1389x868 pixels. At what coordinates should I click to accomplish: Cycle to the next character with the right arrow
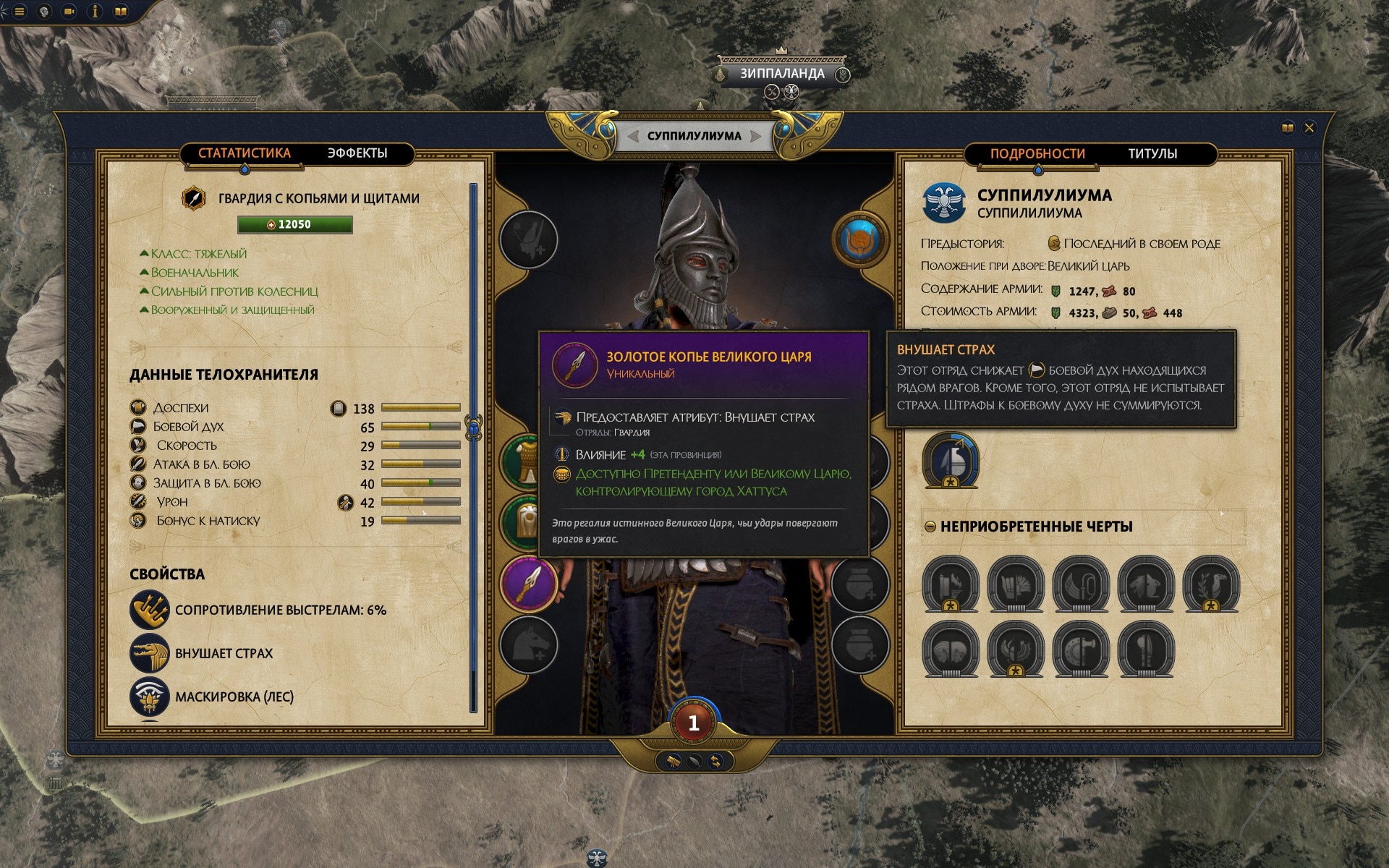756,136
